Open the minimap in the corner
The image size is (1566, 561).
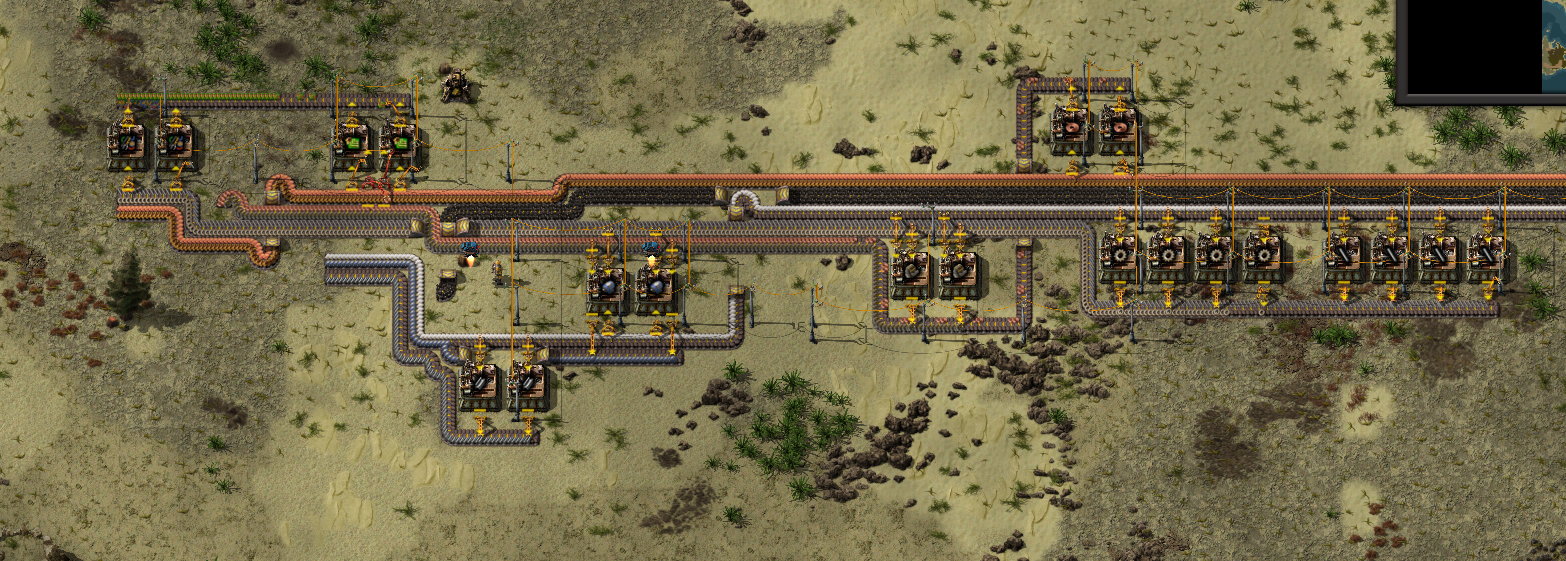point(1482,47)
